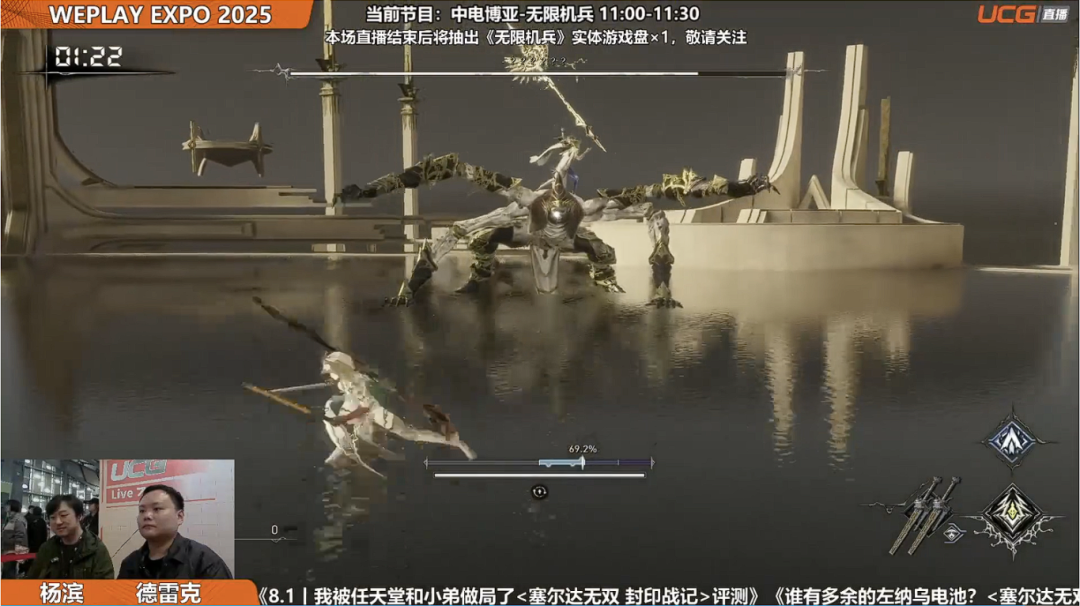Click the UCG live stream logo
This screenshot has width=1080, height=606.
(1021, 14)
